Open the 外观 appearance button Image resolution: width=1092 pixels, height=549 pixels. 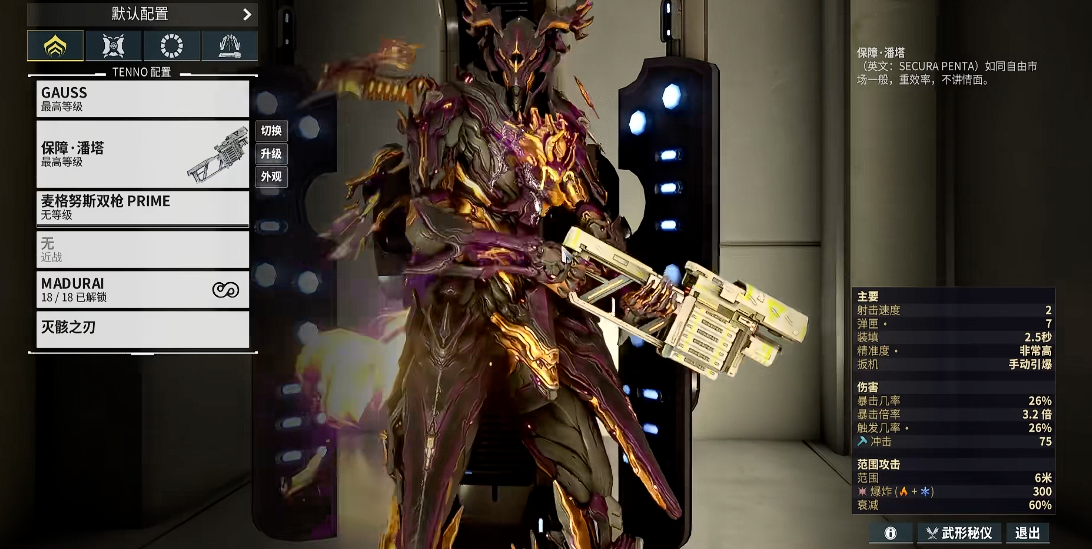271,177
